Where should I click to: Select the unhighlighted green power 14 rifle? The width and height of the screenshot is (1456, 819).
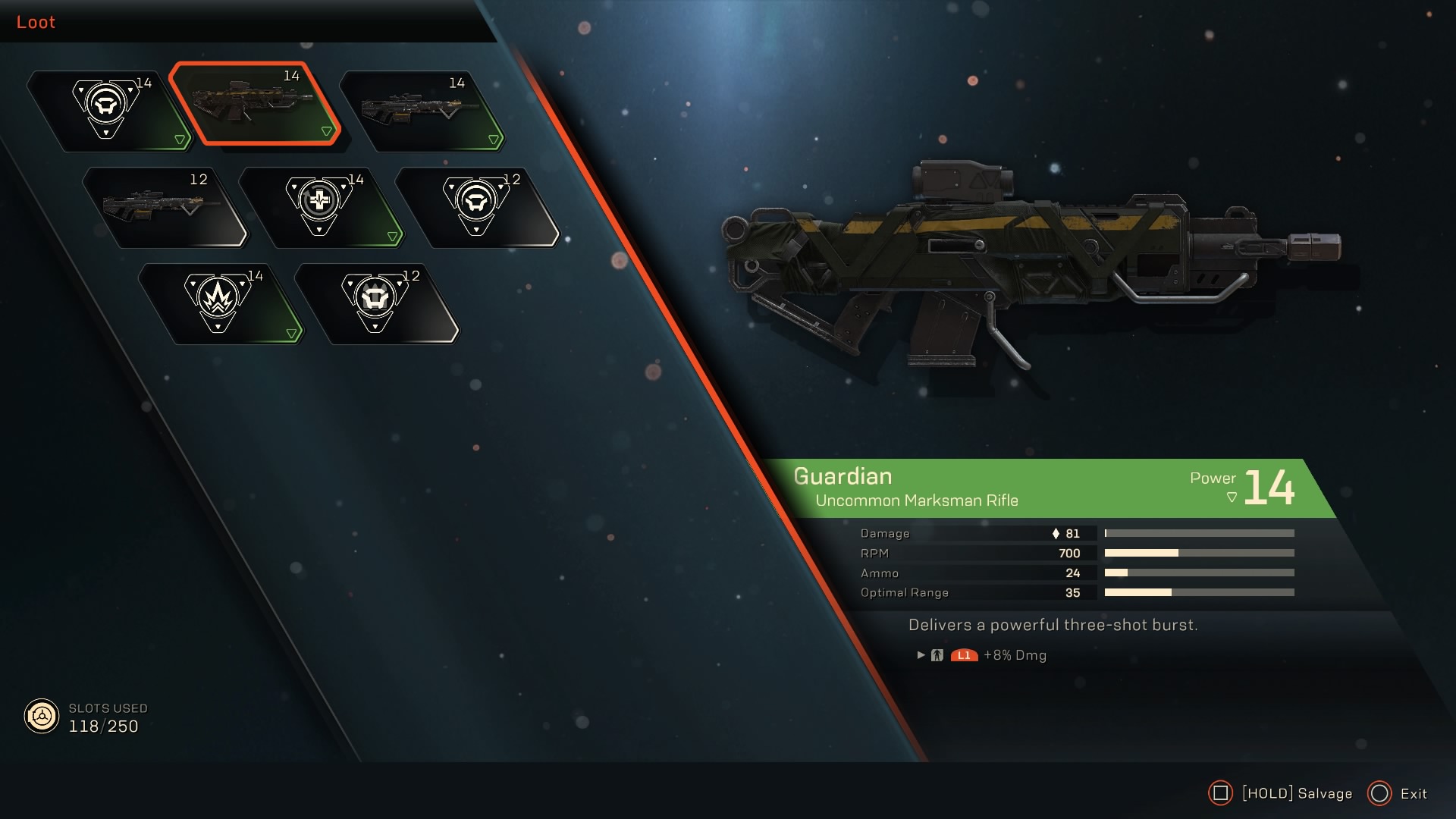point(421,111)
